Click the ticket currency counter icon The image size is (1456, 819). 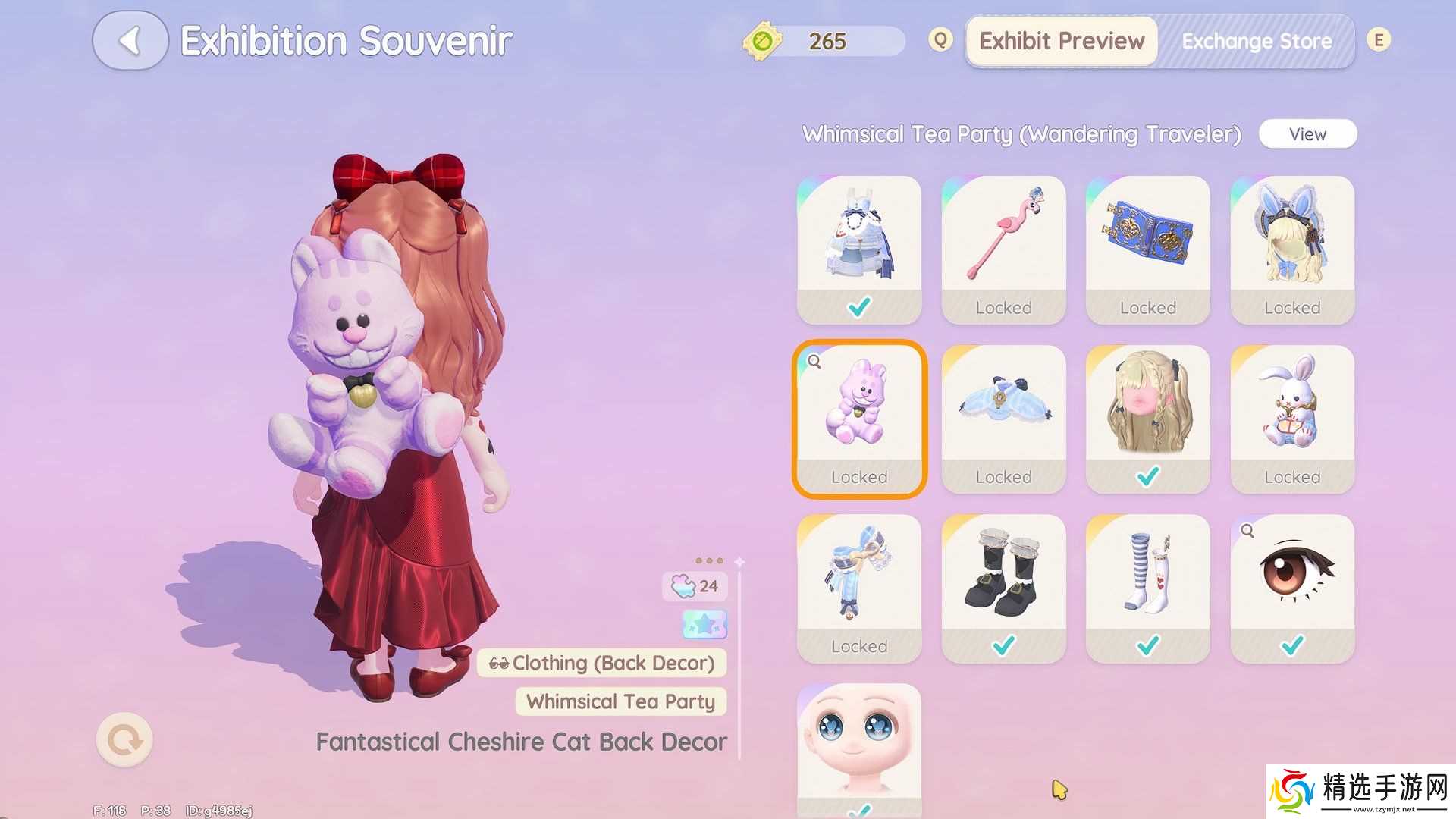pyautogui.click(x=762, y=41)
